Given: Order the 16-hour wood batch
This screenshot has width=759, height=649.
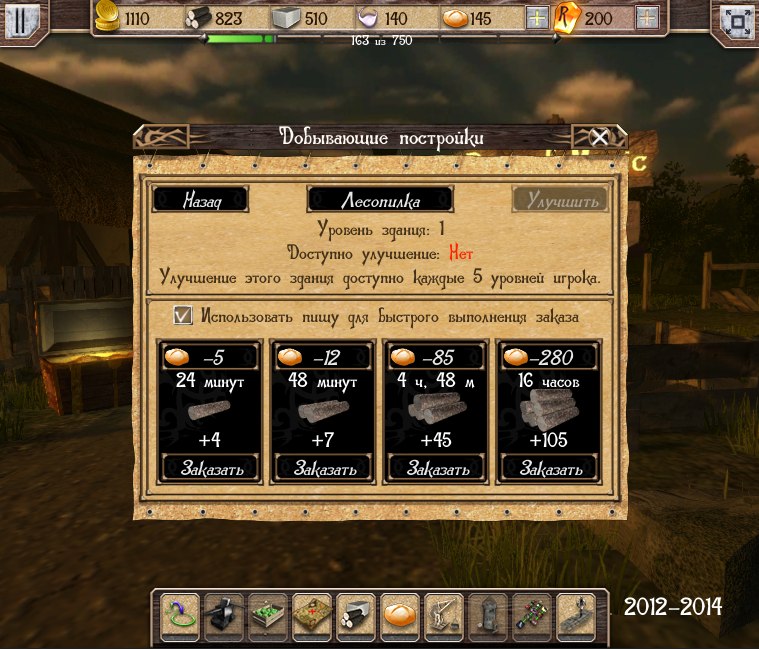Looking at the screenshot, I should tap(548, 467).
